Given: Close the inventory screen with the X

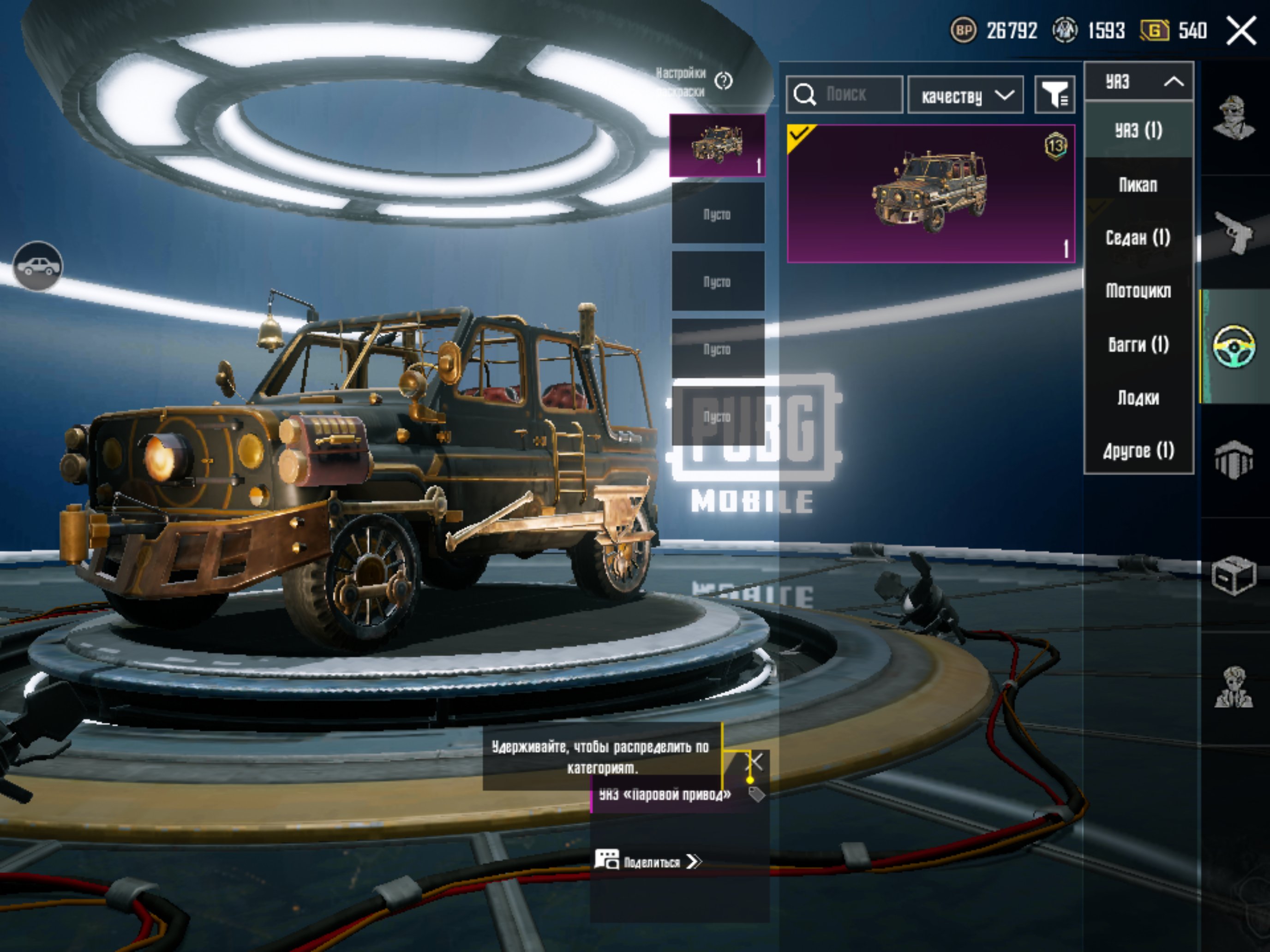Looking at the screenshot, I should click(x=1241, y=30).
